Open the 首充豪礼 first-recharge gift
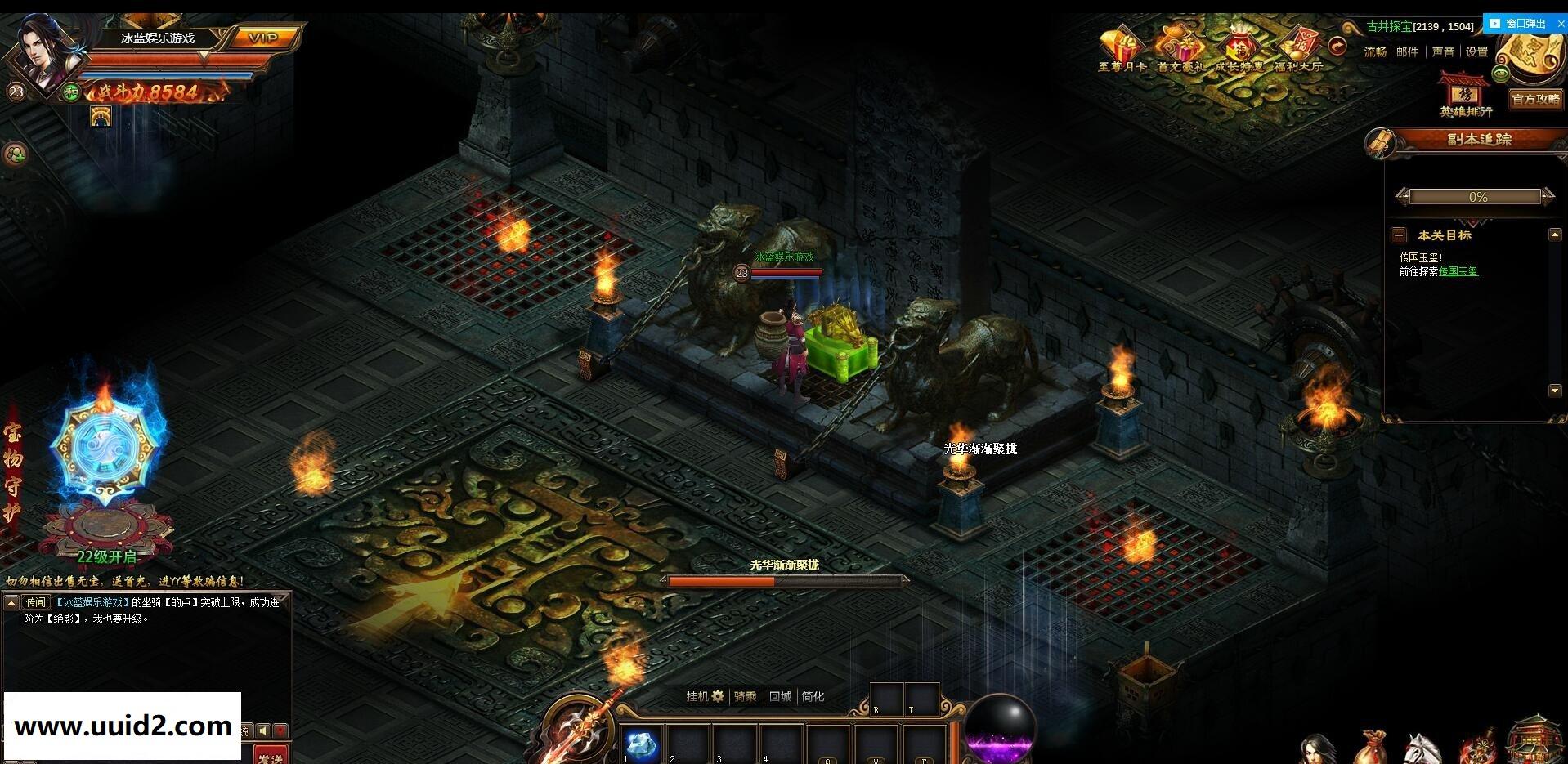The height and width of the screenshot is (764, 1568). pos(1180,48)
